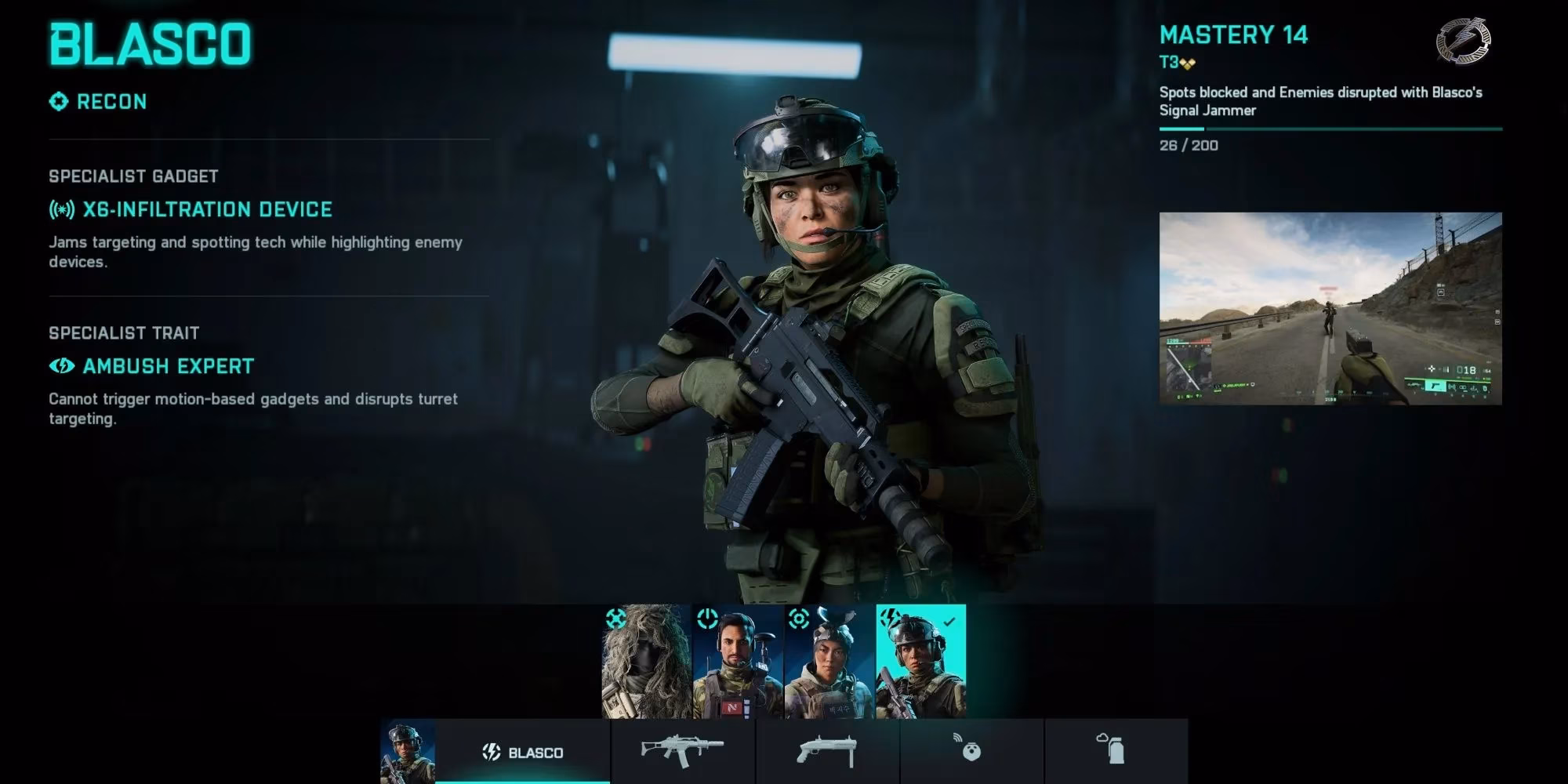Image resolution: width=1568 pixels, height=784 pixels.
Task: Select the ghillie suit specialist portrait
Action: click(x=647, y=661)
